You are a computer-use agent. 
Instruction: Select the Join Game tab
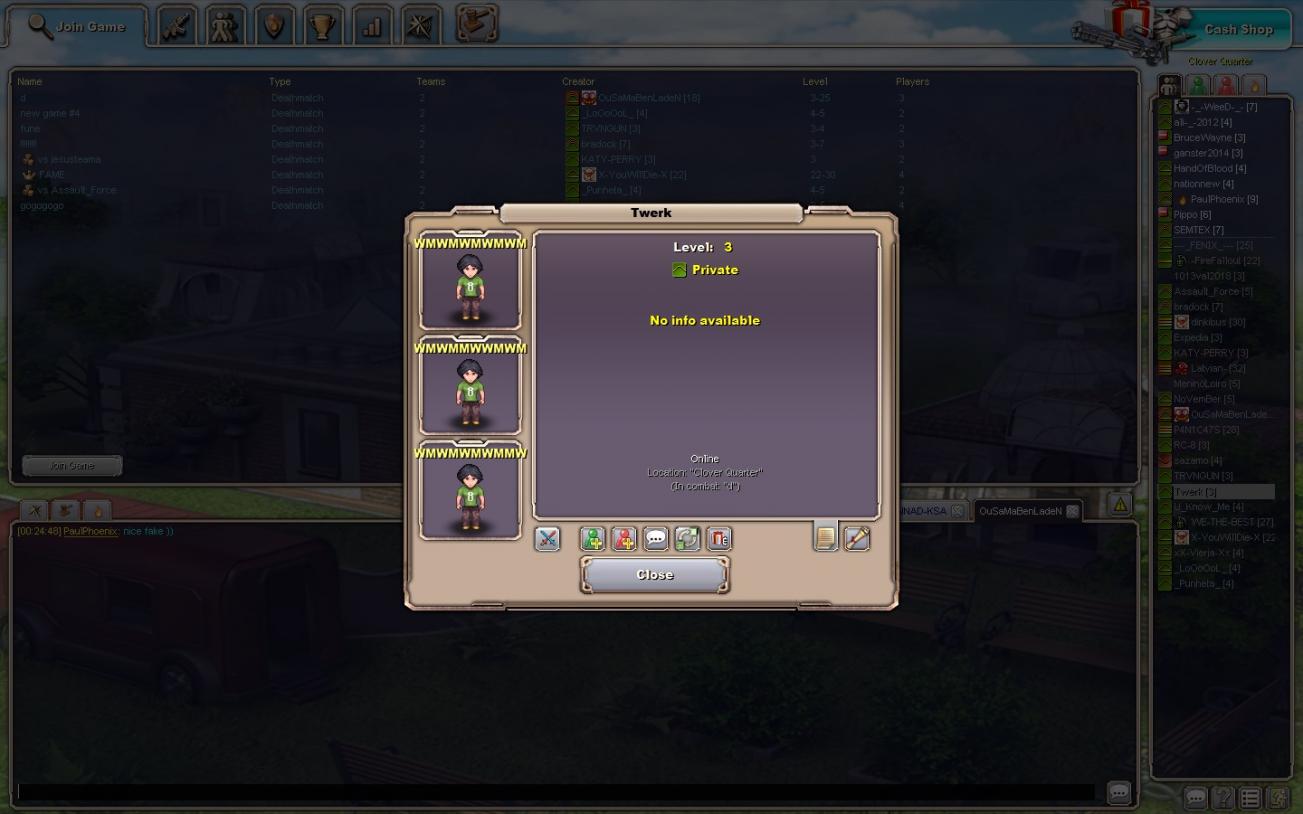tap(77, 27)
